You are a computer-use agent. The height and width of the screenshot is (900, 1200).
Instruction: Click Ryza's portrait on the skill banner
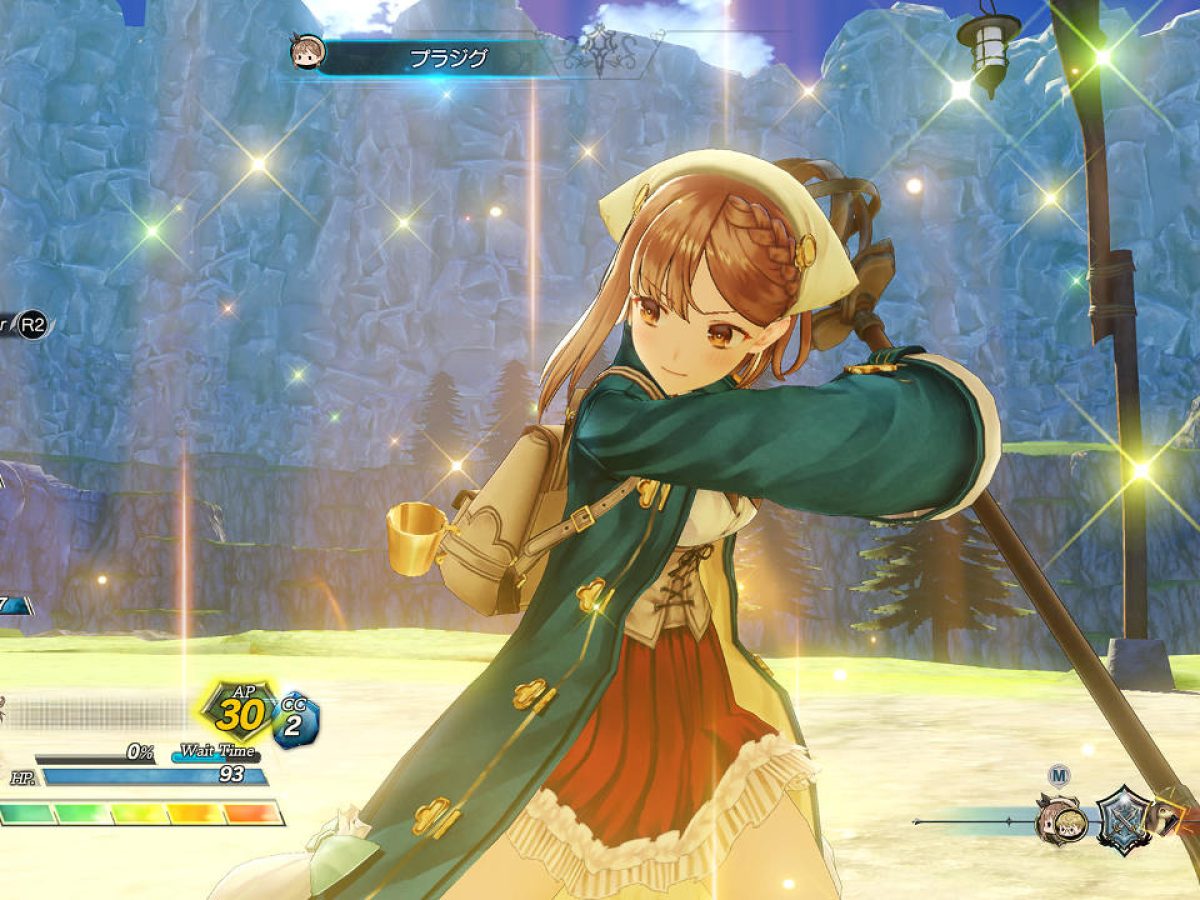pyautogui.click(x=307, y=54)
